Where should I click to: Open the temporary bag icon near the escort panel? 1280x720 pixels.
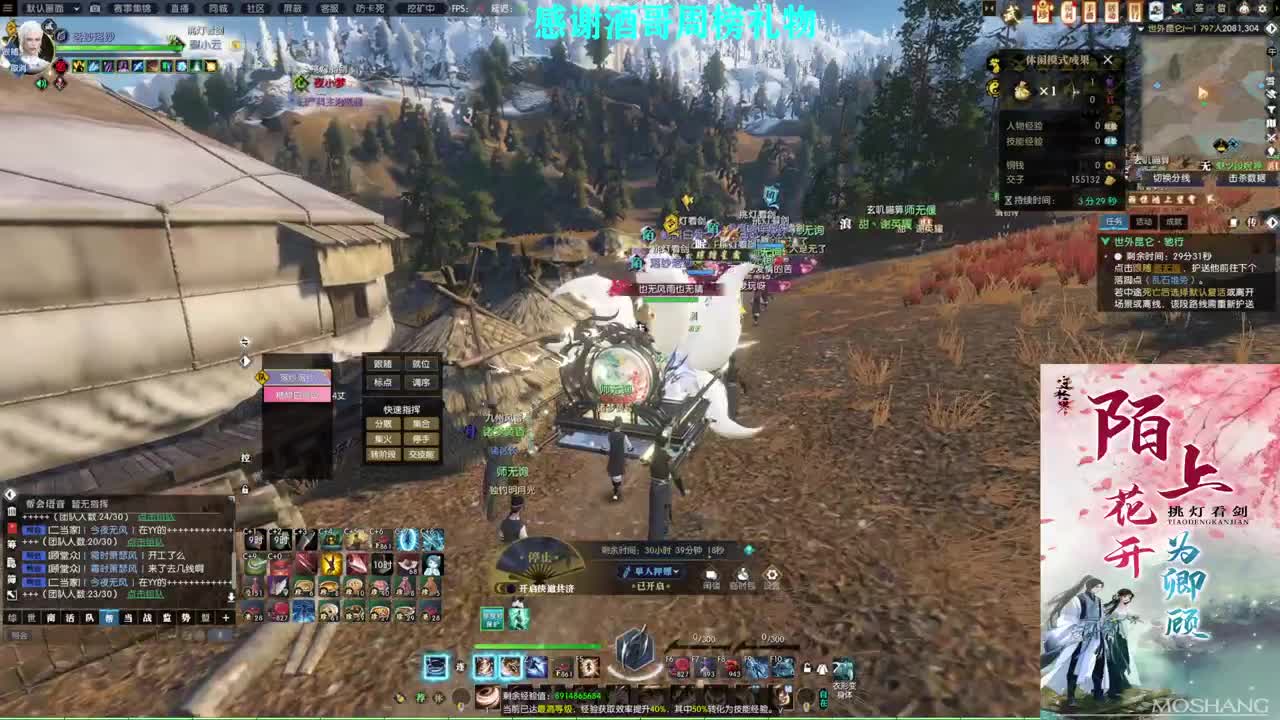[743, 575]
